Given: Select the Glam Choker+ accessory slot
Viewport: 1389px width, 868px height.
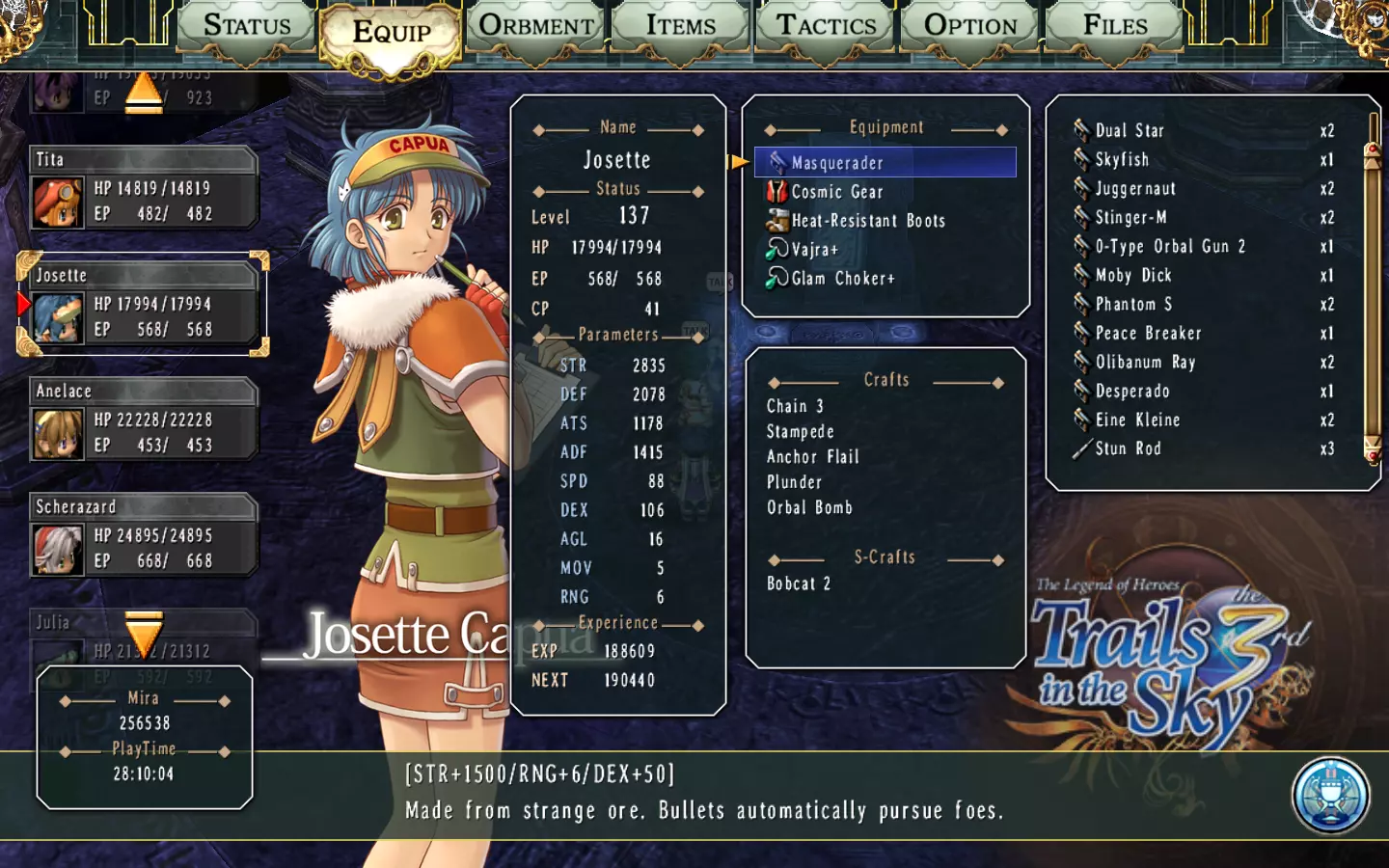Looking at the screenshot, I should [842, 279].
